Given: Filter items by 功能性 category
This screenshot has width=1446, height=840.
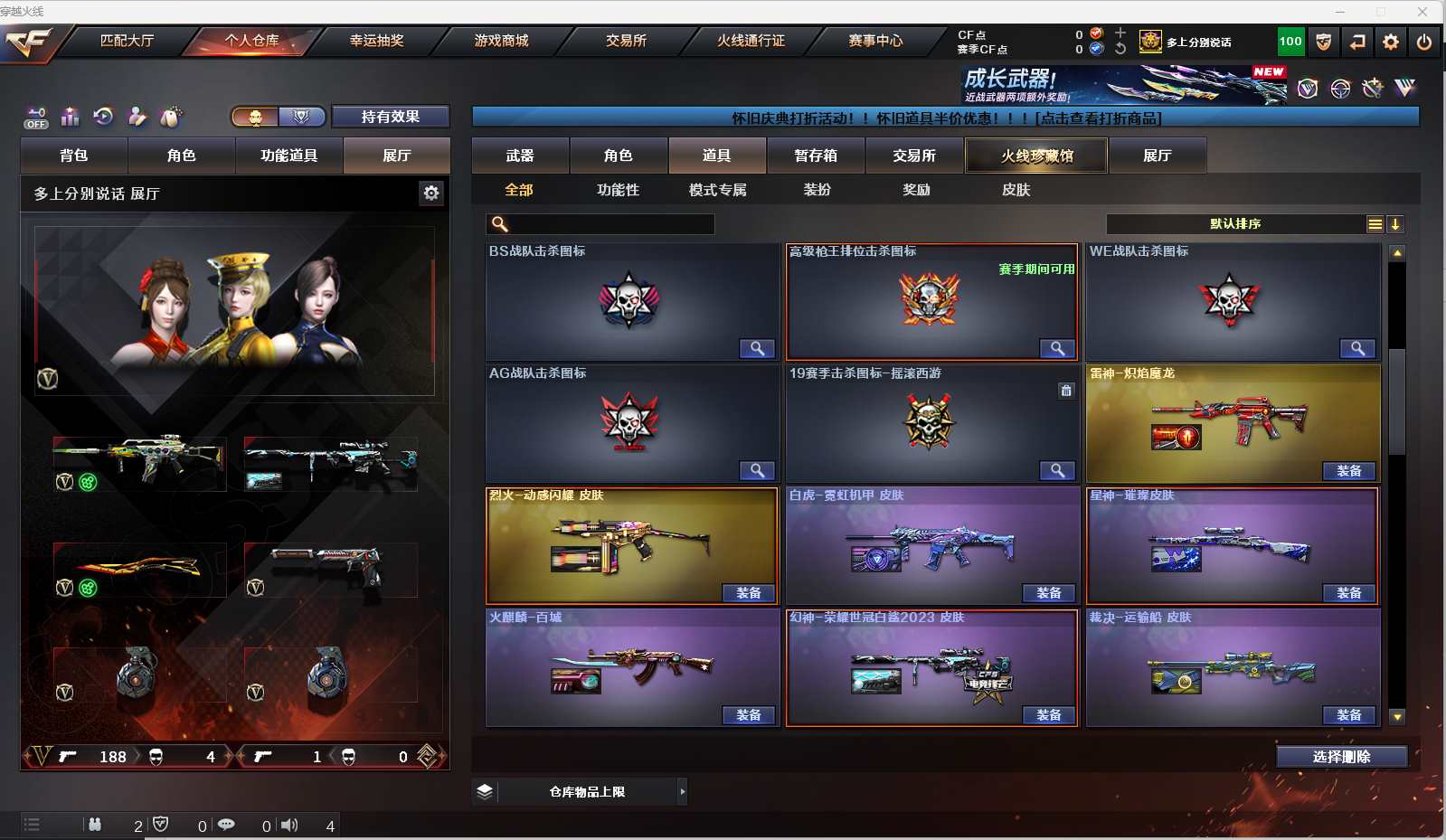Looking at the screenshot, I should (x=618, y=190).
